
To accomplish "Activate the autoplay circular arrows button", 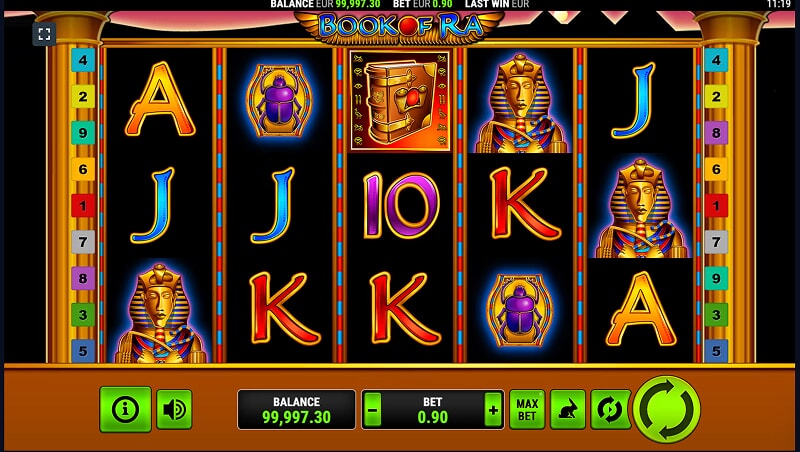I will 610,409.
